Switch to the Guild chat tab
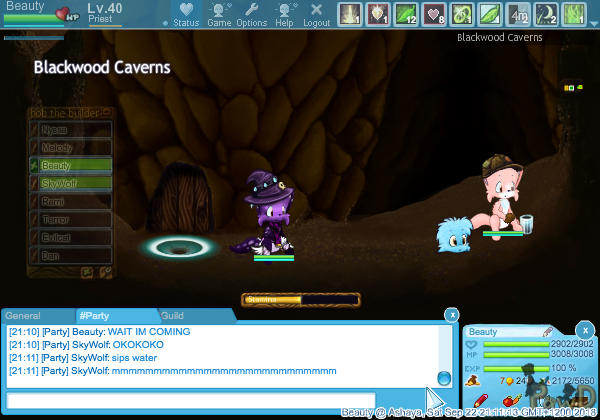This screenshot has width=600, height=420. [172, 316]
